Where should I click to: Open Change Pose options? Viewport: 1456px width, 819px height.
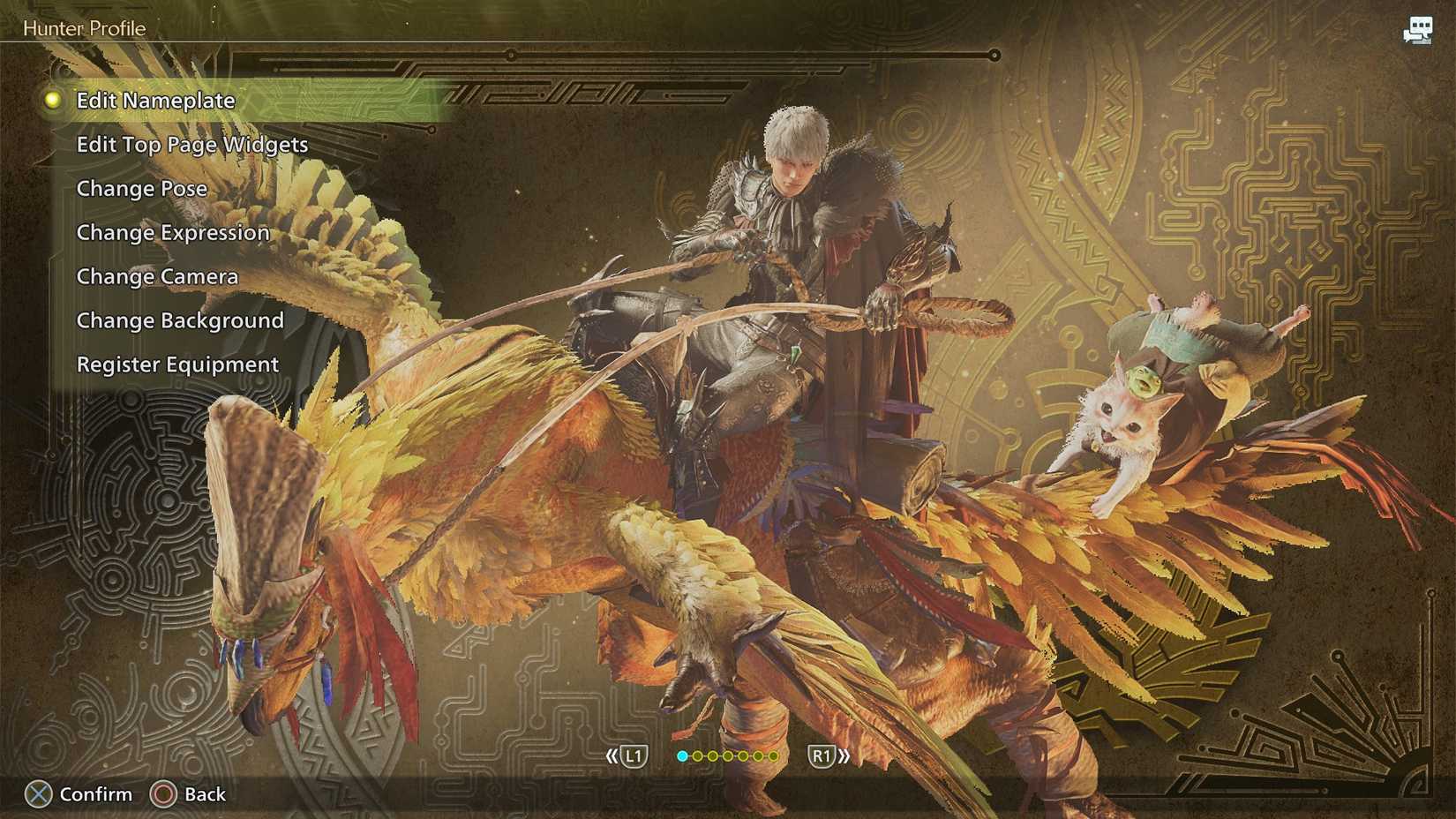point(141,188)
